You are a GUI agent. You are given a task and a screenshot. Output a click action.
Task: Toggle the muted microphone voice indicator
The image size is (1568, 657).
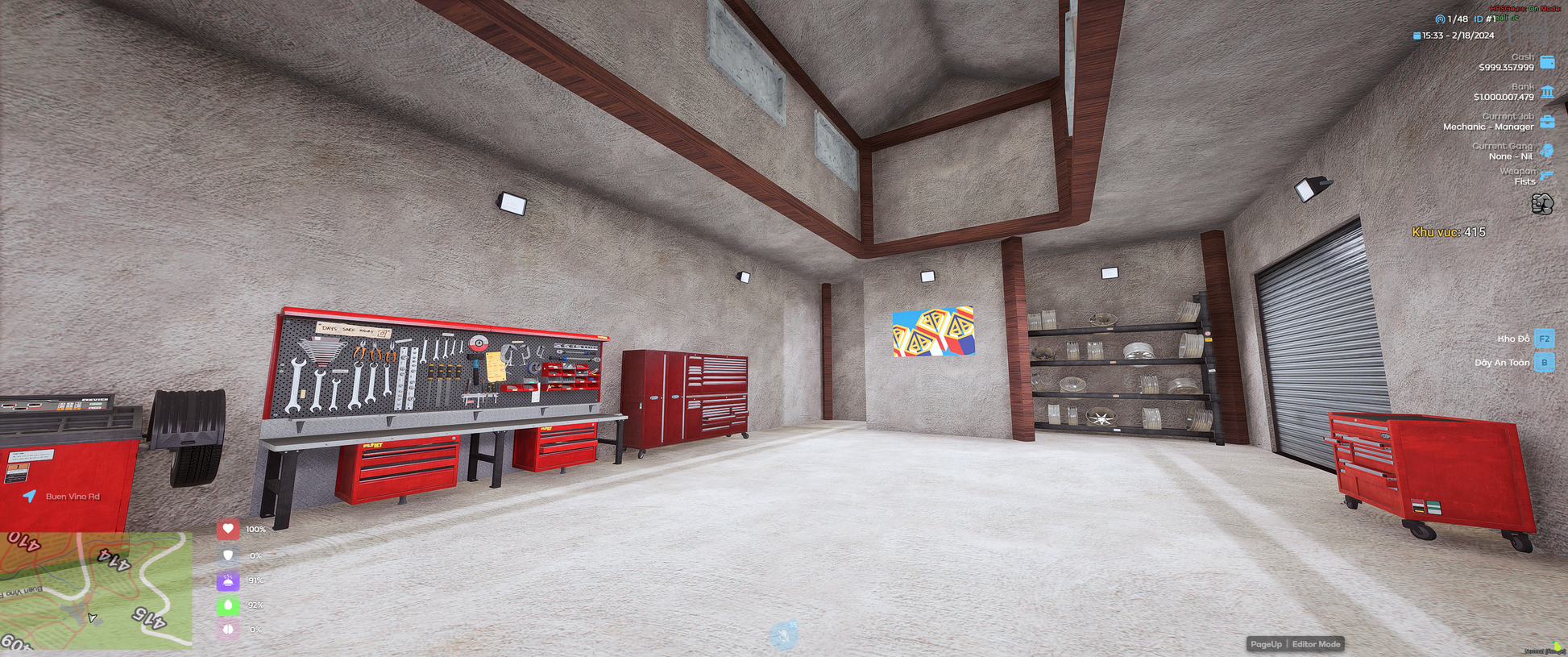click(783, 636)
